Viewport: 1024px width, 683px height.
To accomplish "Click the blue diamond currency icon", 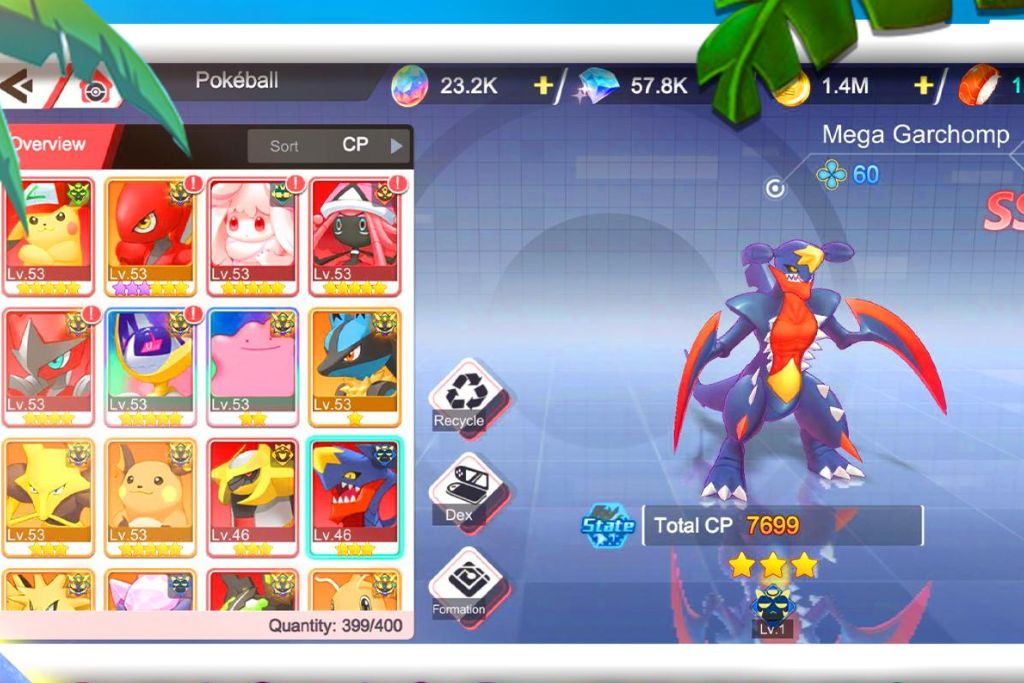I will [599, 87].
